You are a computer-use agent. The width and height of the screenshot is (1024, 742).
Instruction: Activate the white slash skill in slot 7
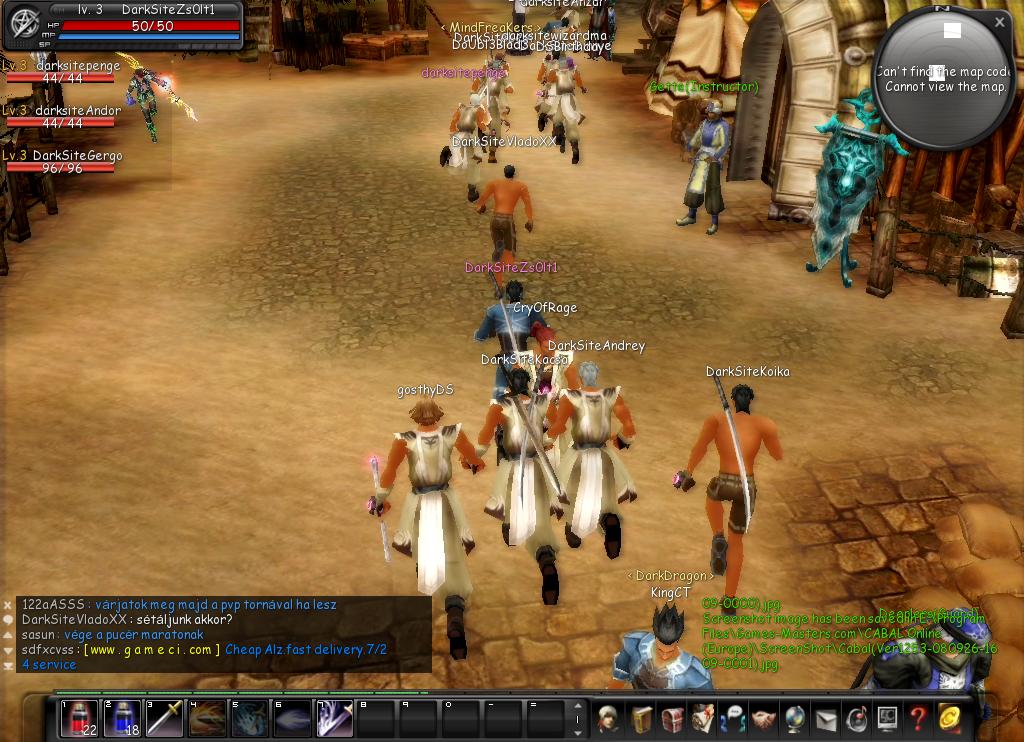point(335,718)
